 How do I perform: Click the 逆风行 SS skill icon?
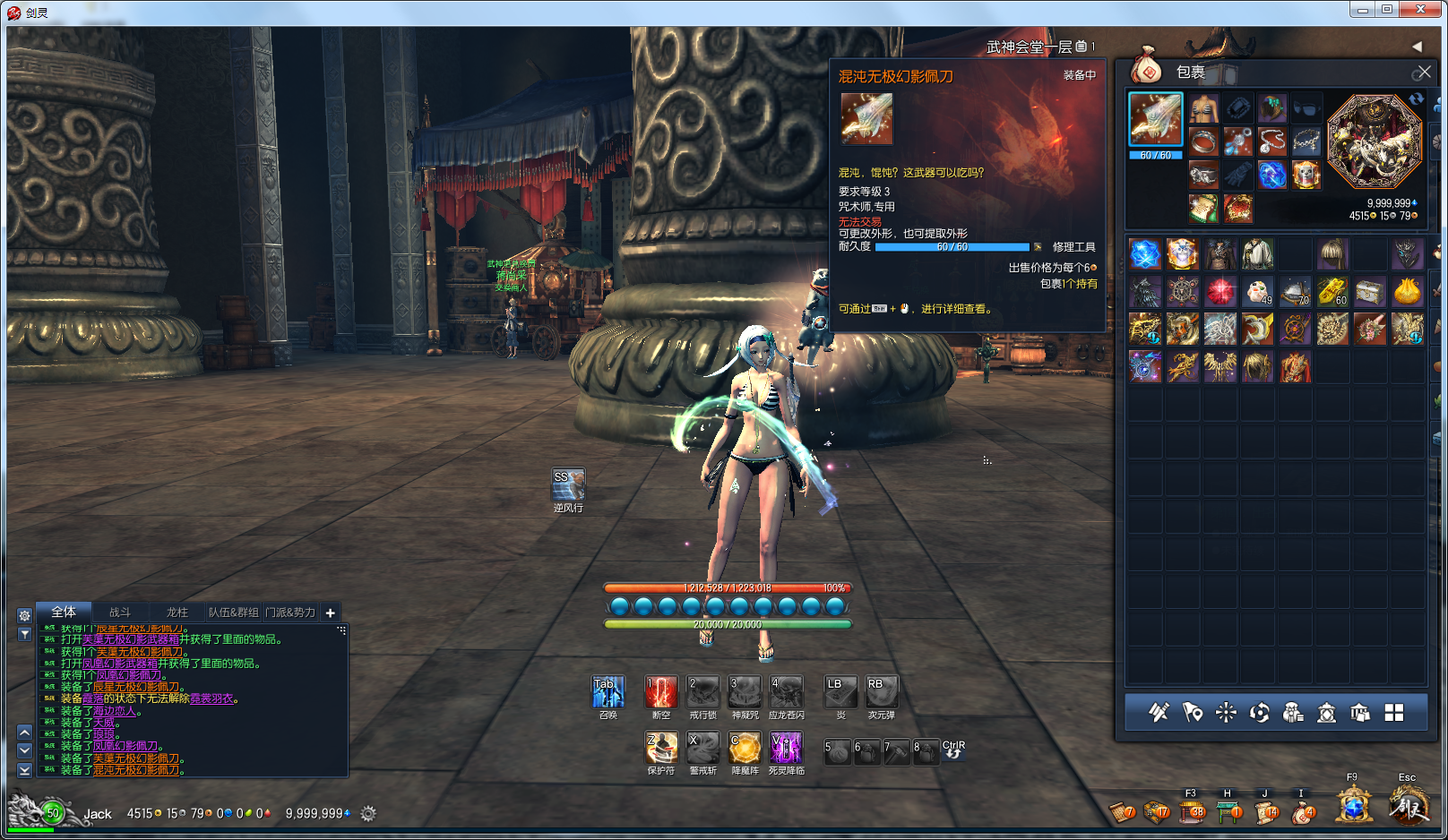point(568,484)
